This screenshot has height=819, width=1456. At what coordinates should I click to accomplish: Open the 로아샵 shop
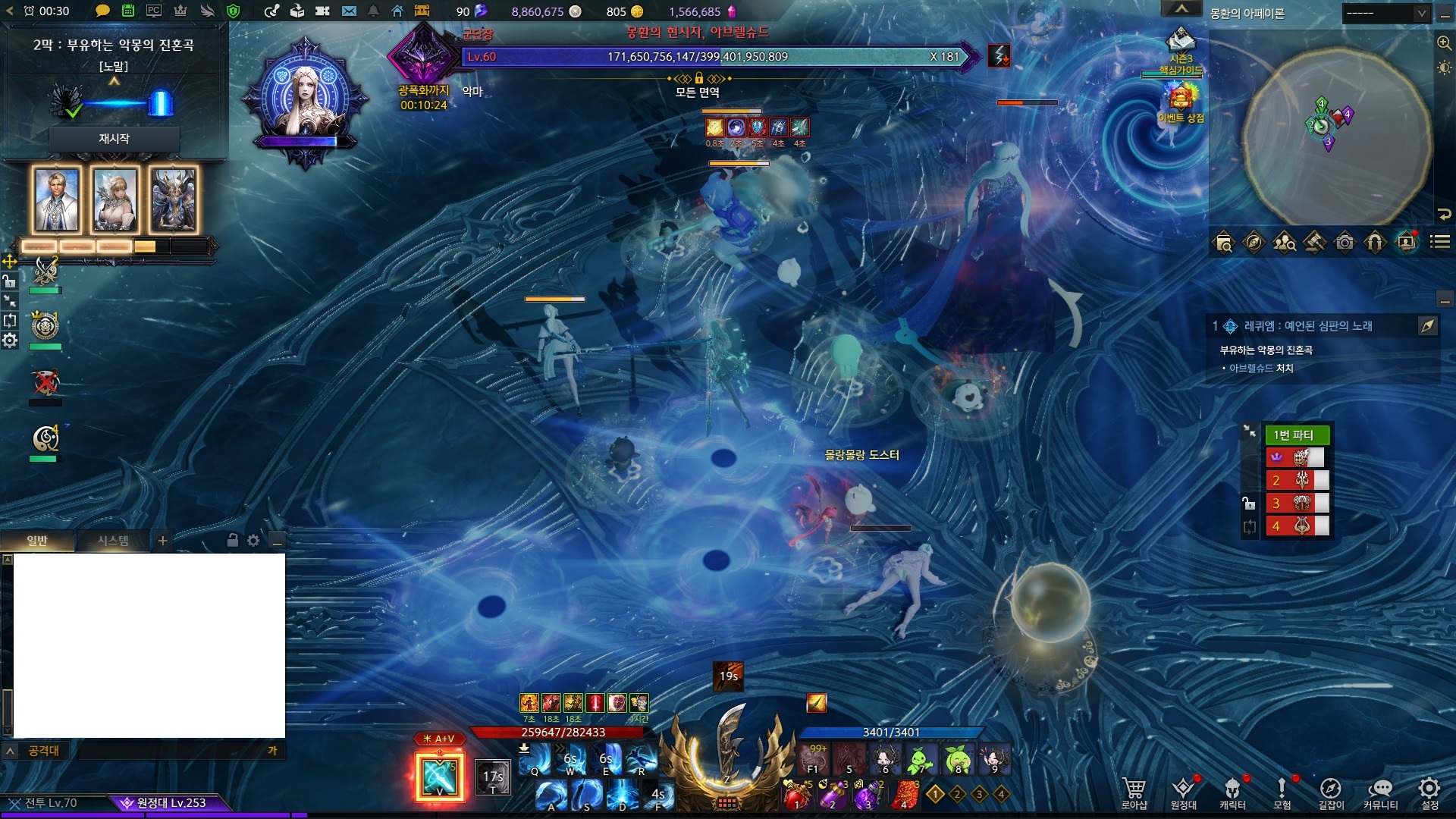tap(1134, 792)
